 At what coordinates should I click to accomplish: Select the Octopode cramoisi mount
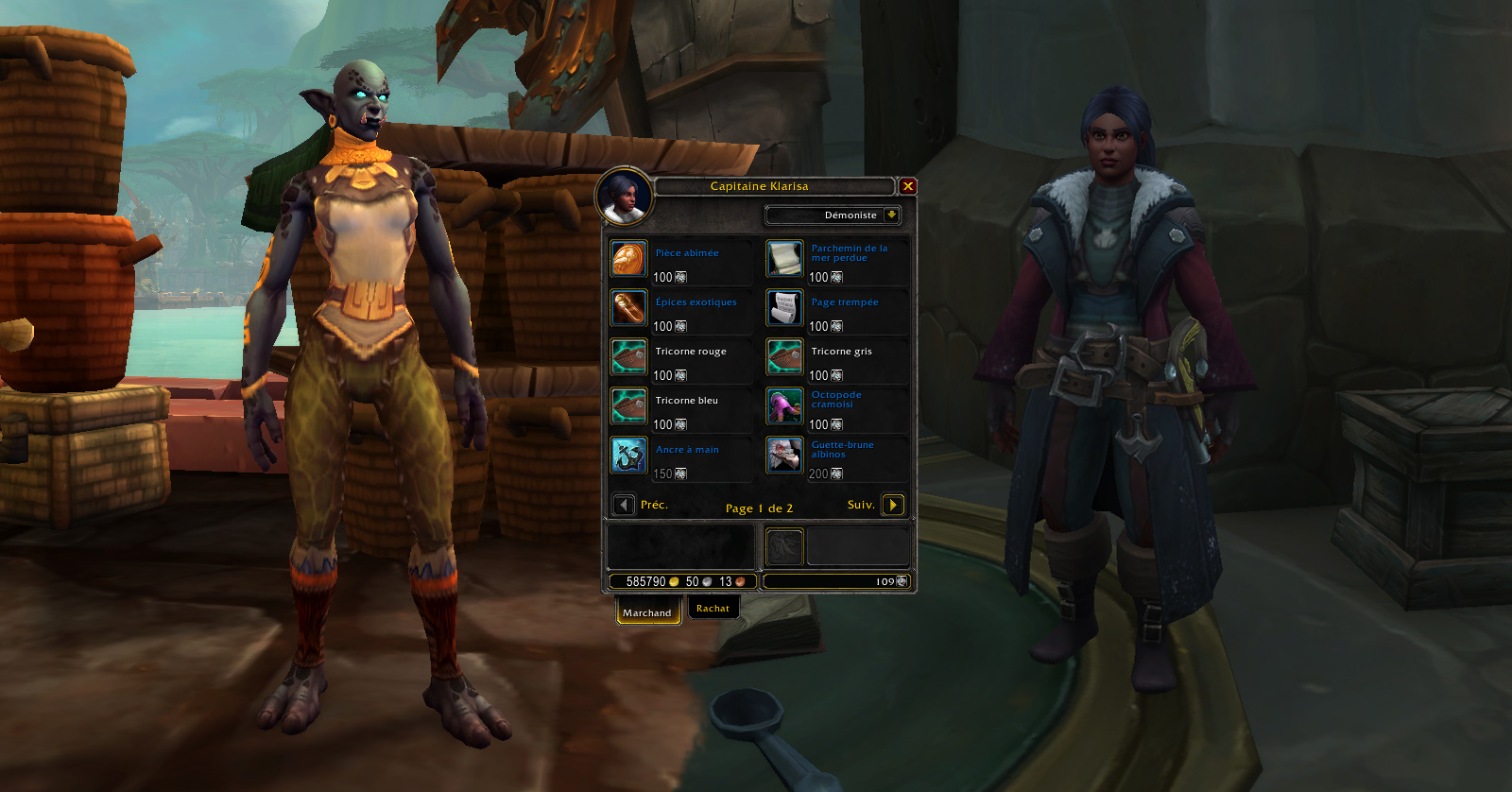[x=784, y=405]
